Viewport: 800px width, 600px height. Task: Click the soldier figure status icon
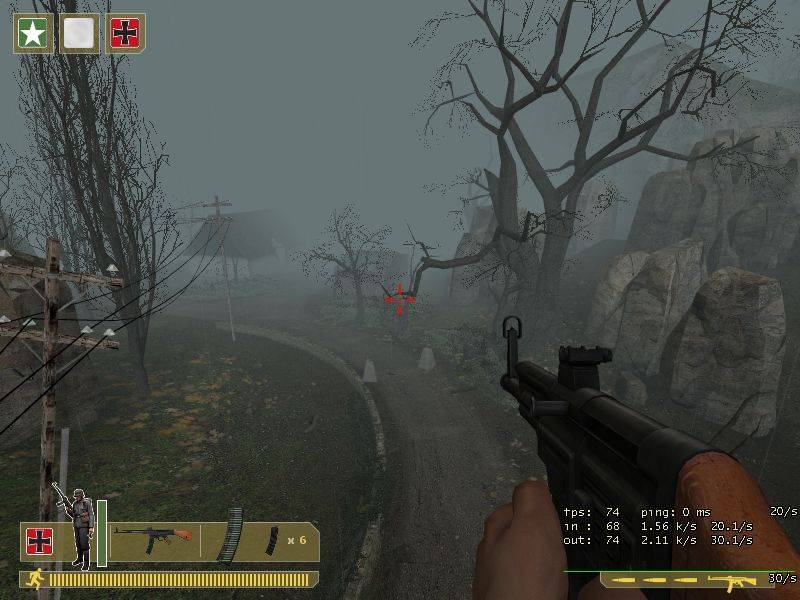coord(77,525)
